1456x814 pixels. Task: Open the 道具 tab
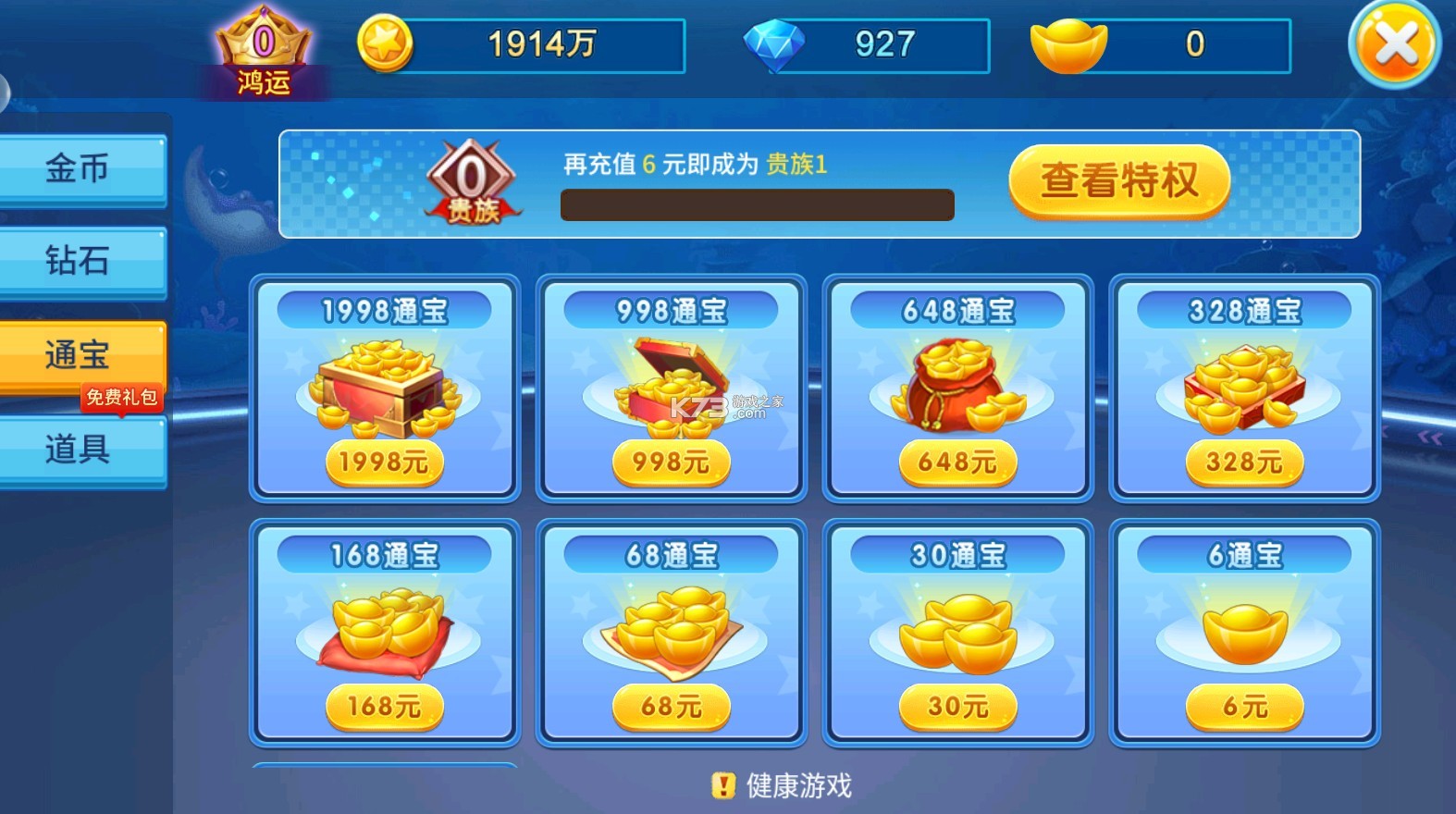click(x=81, y=449)
